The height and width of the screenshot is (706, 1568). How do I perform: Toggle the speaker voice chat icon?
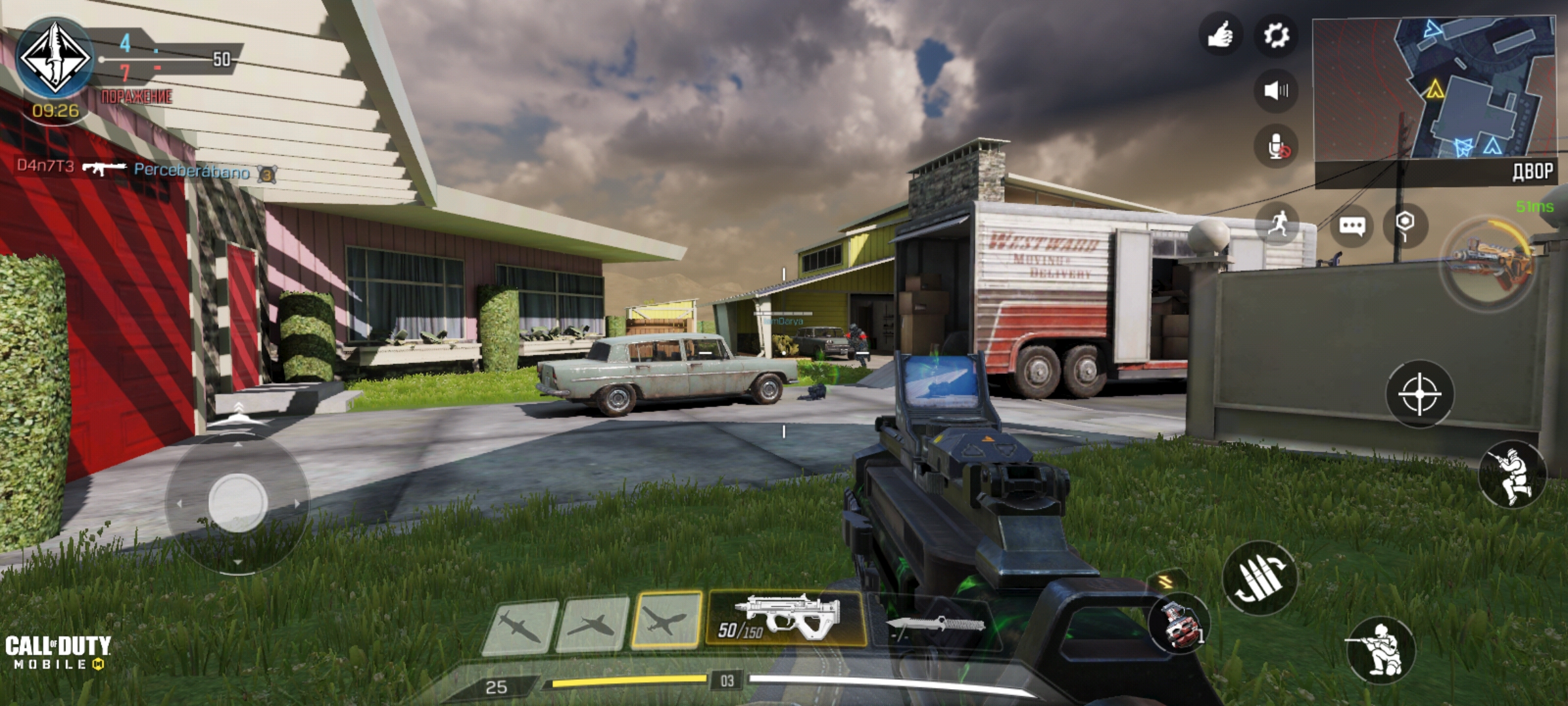click(x=1276, y=90)
